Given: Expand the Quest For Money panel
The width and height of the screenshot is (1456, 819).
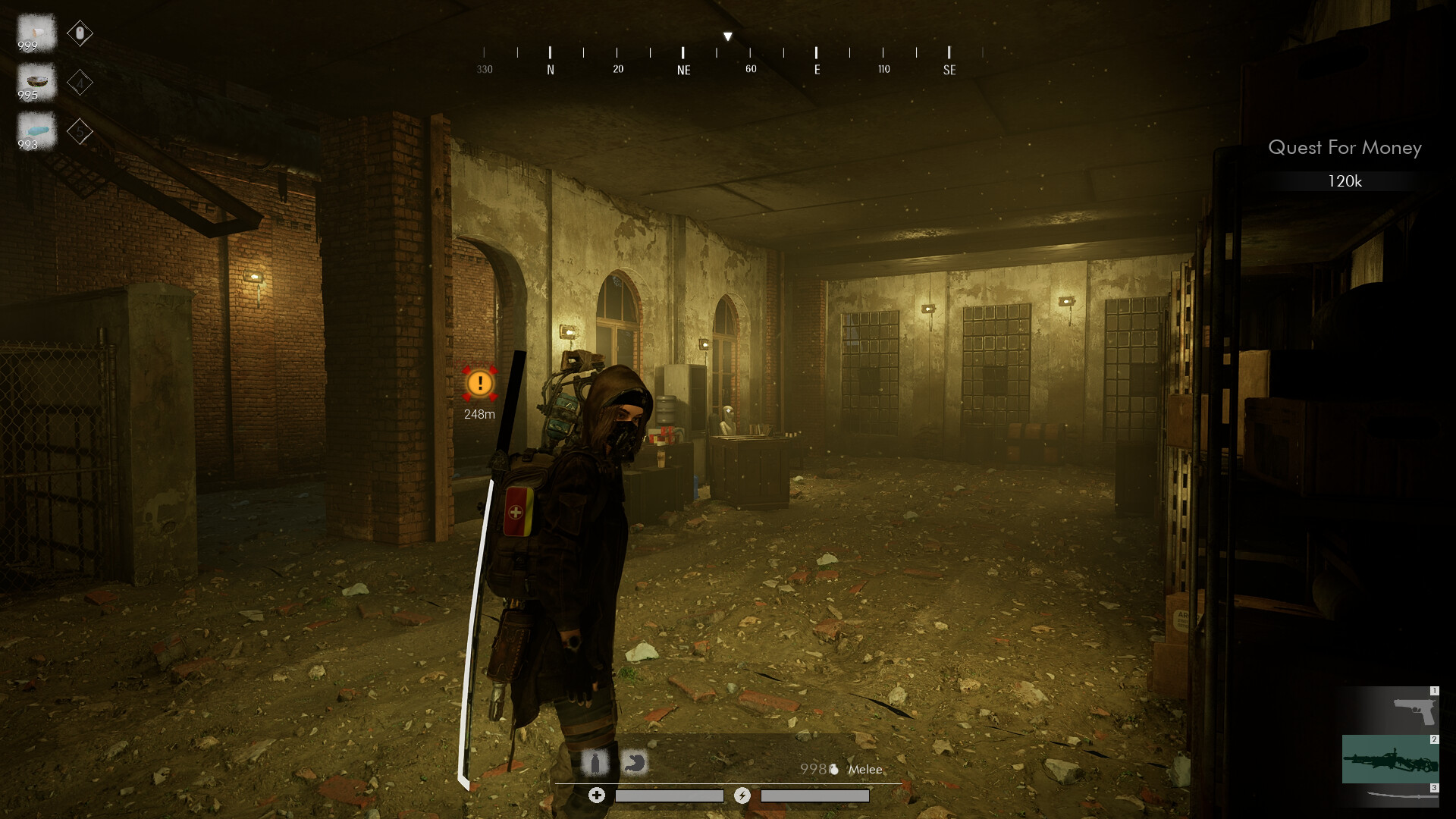Looking at the screenshot, I should (x=1345, y=149).
